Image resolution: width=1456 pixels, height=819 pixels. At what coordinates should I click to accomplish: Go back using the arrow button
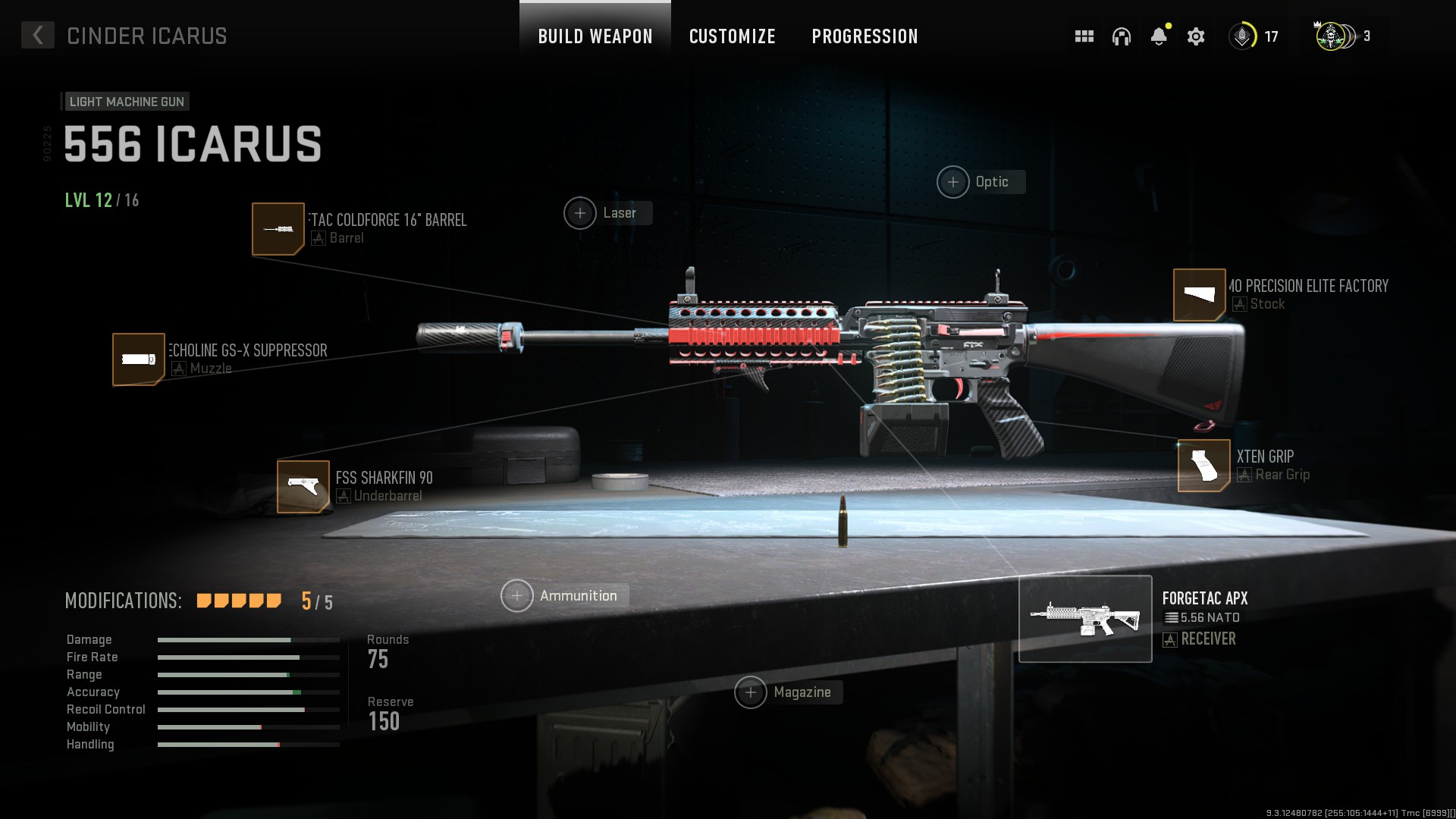click(x=37, y=35)
